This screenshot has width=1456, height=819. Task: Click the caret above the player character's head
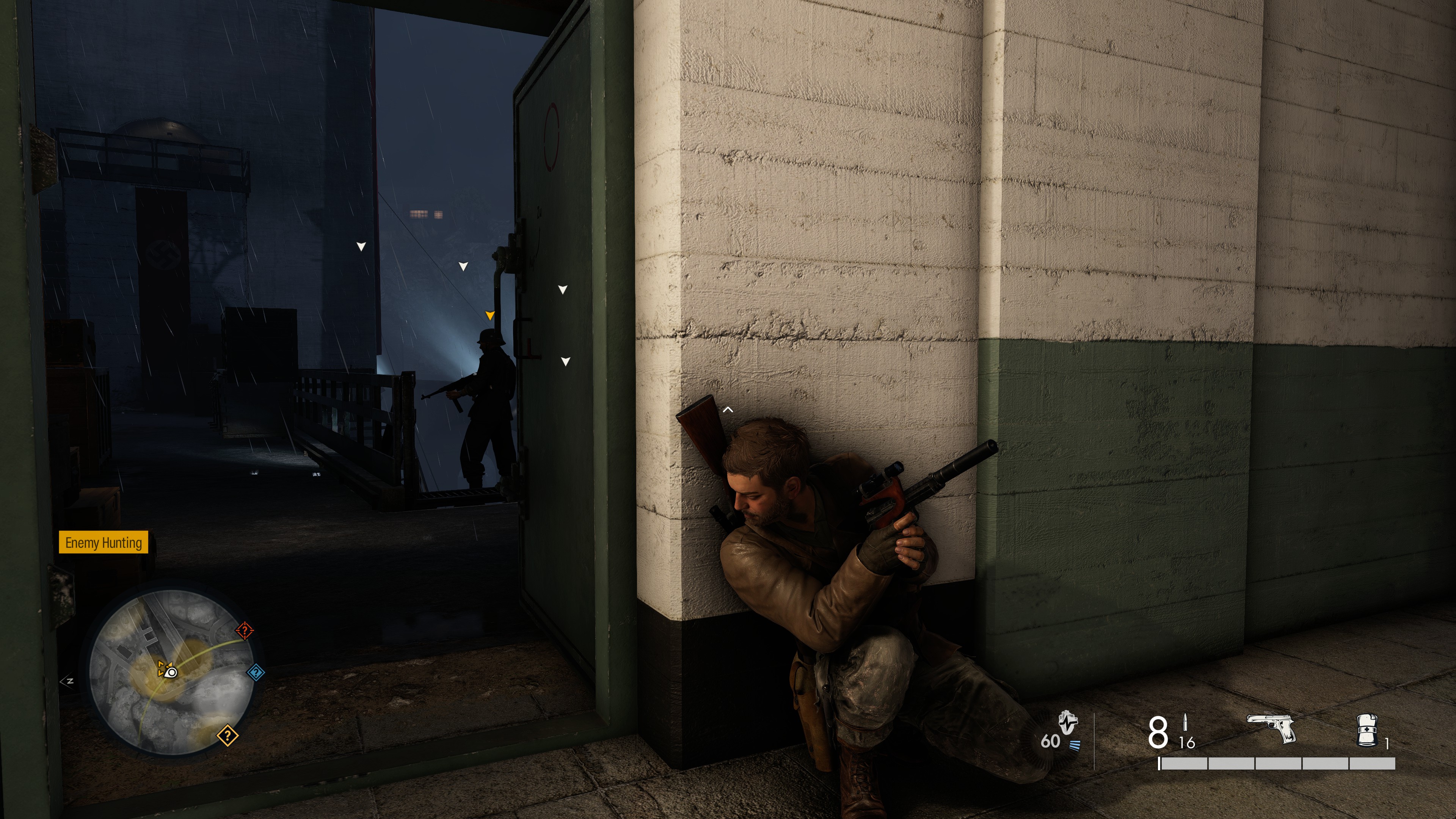pos(728,409)
